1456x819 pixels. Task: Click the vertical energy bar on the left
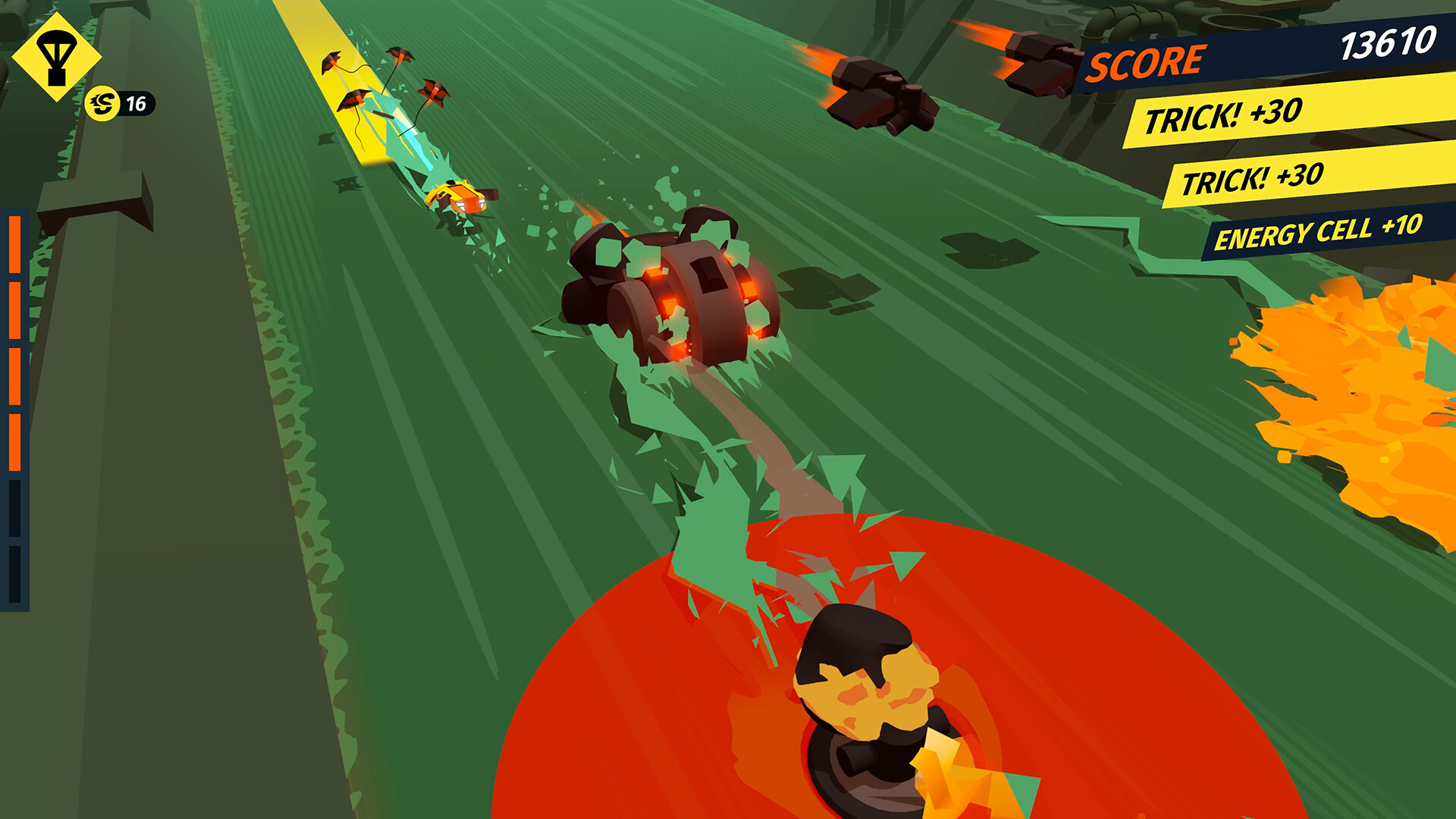point(15,409)
